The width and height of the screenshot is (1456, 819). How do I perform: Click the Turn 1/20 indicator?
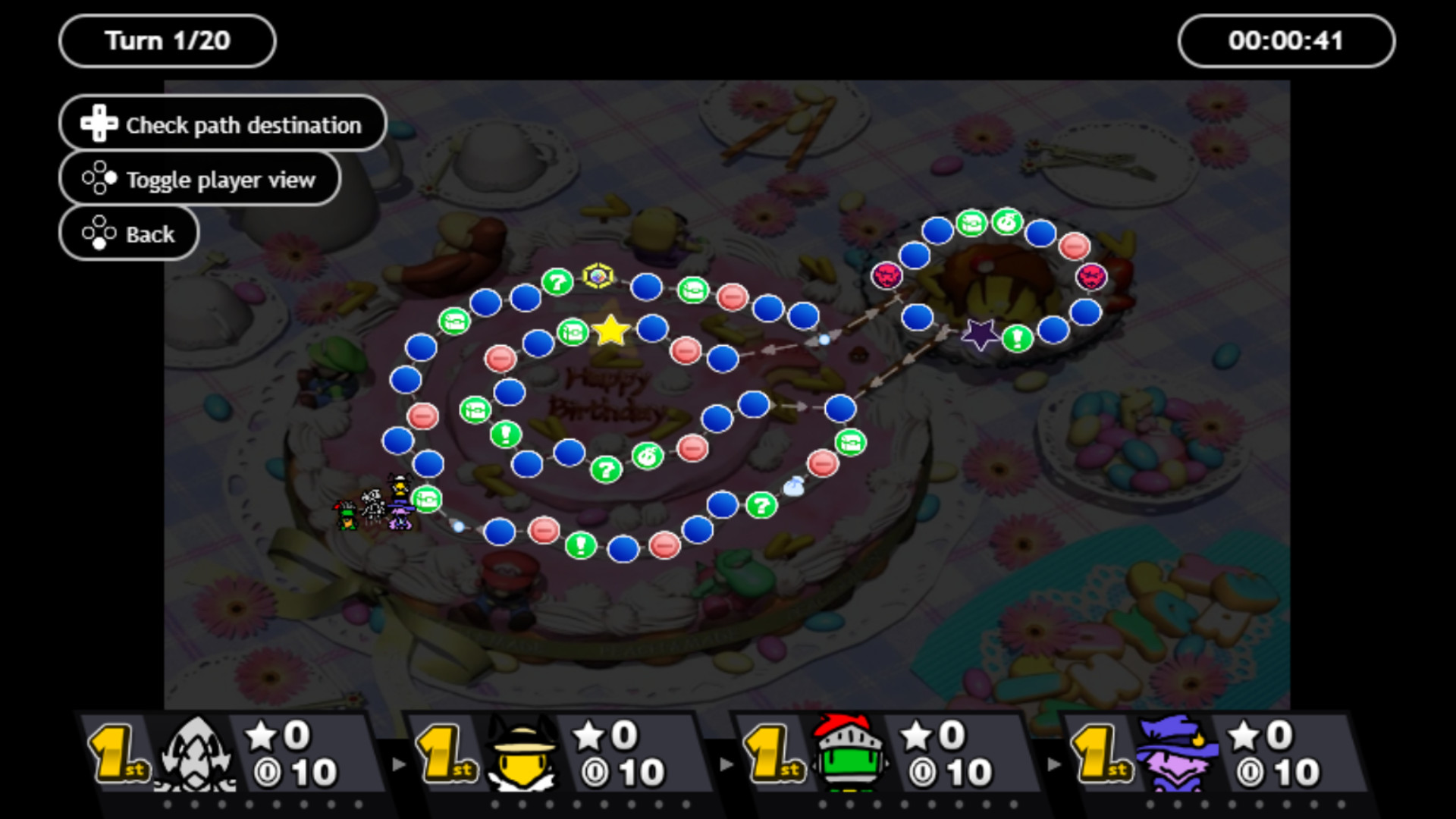click(166, 40)
